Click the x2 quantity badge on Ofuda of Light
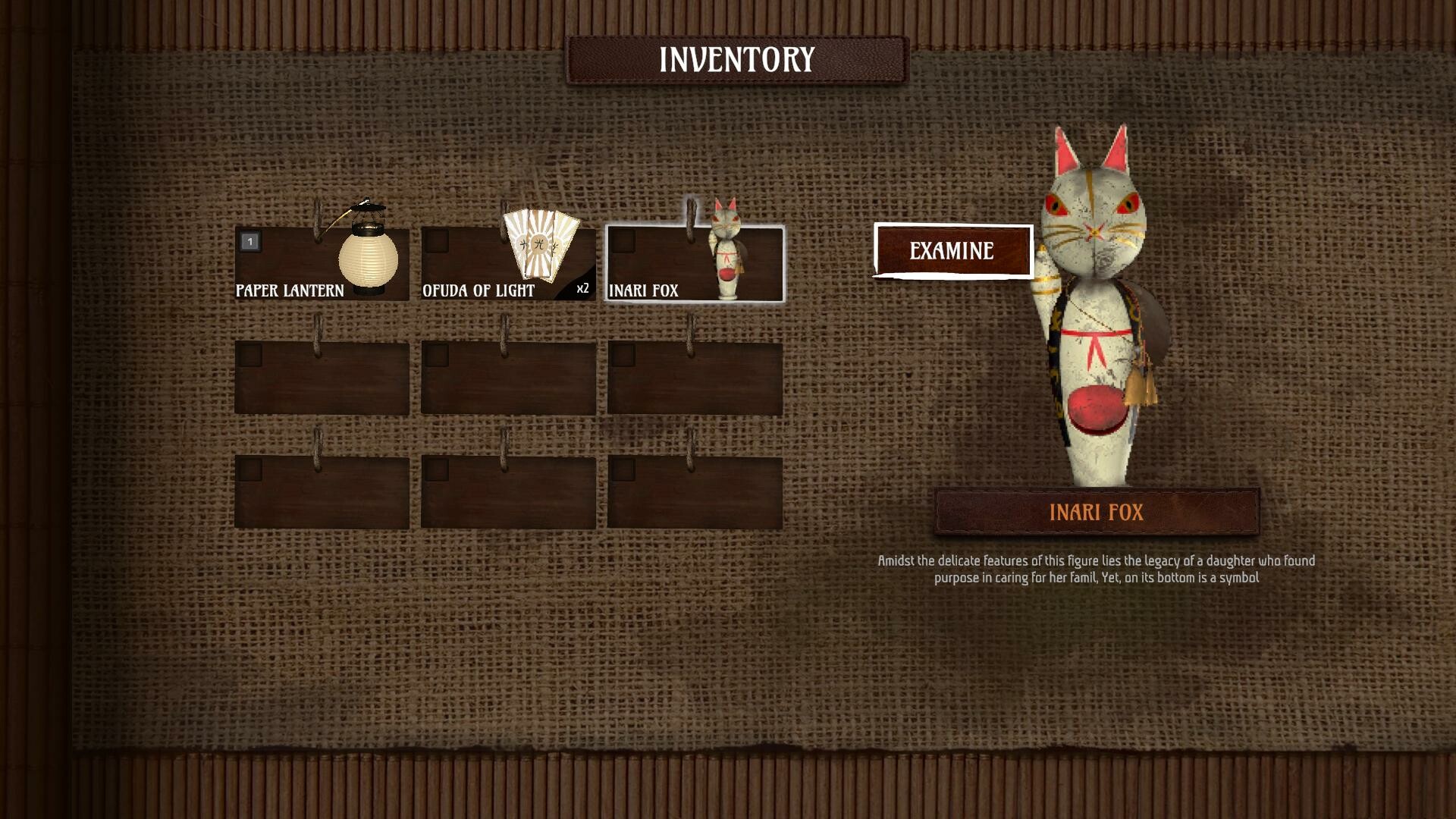The image size is (1456, 819). click(582, 287)
